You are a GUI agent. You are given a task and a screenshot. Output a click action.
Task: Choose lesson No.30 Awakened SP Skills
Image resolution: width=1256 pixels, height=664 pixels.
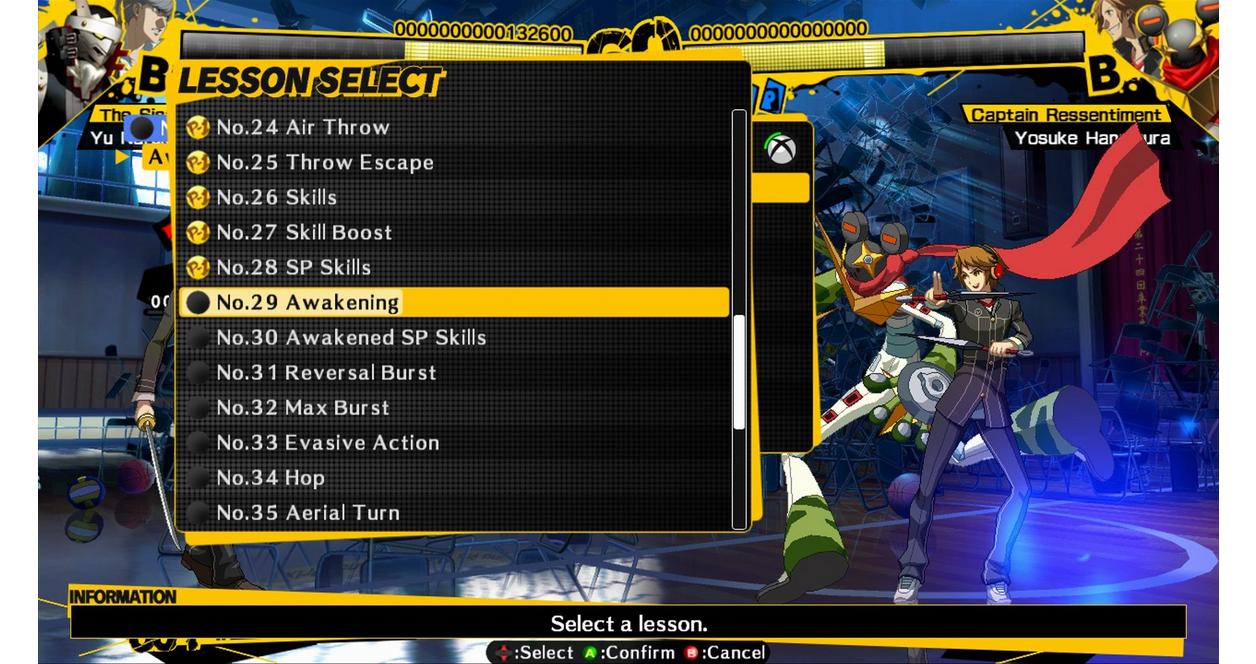351,337
